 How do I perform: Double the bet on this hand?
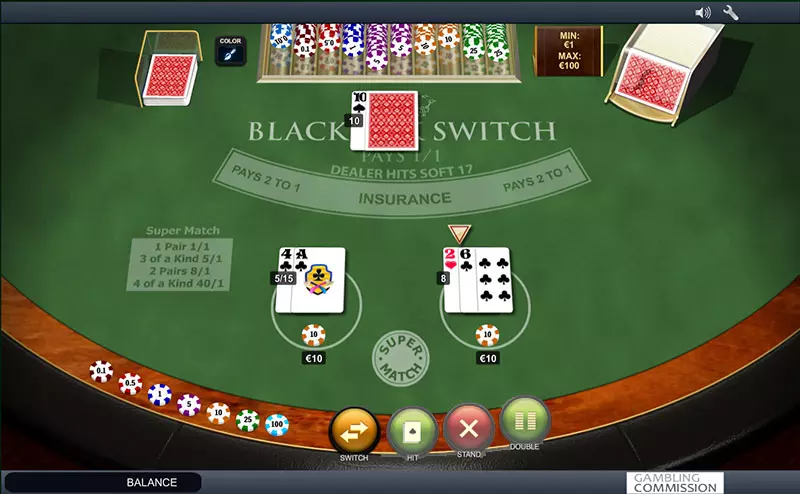coord(524,421)
